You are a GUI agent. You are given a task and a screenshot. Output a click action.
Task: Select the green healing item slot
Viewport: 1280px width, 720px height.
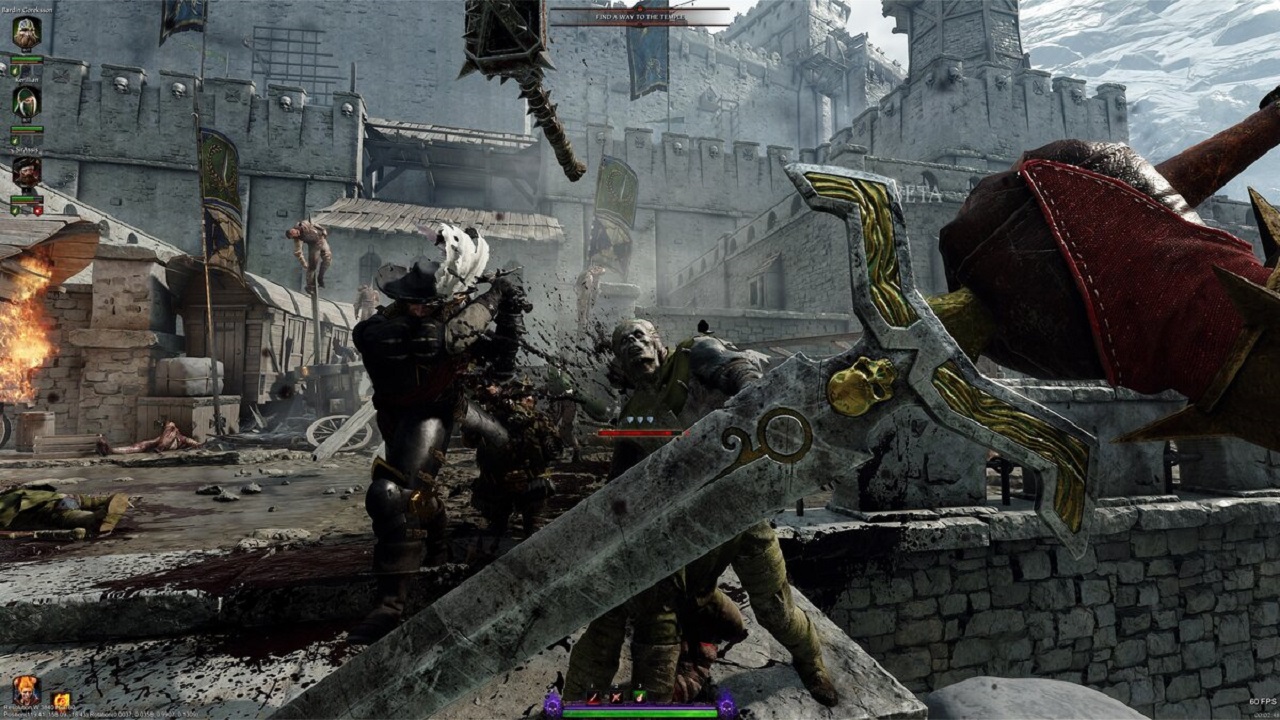click(x=639, y=696)
